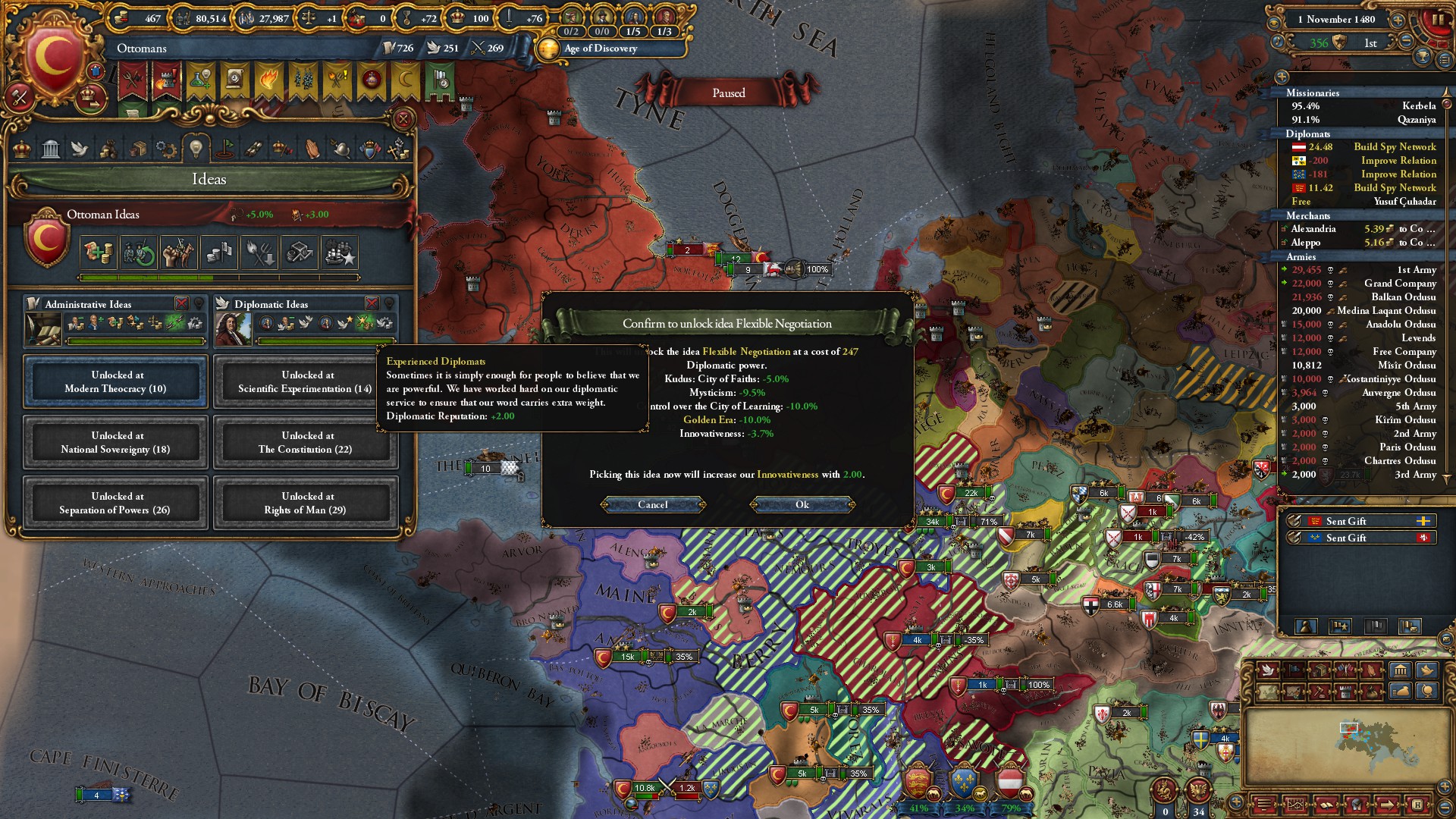Open the Age of Discovery panel
The height and width of the screenshot is (819, 1456).
click(x=600, y=49)
